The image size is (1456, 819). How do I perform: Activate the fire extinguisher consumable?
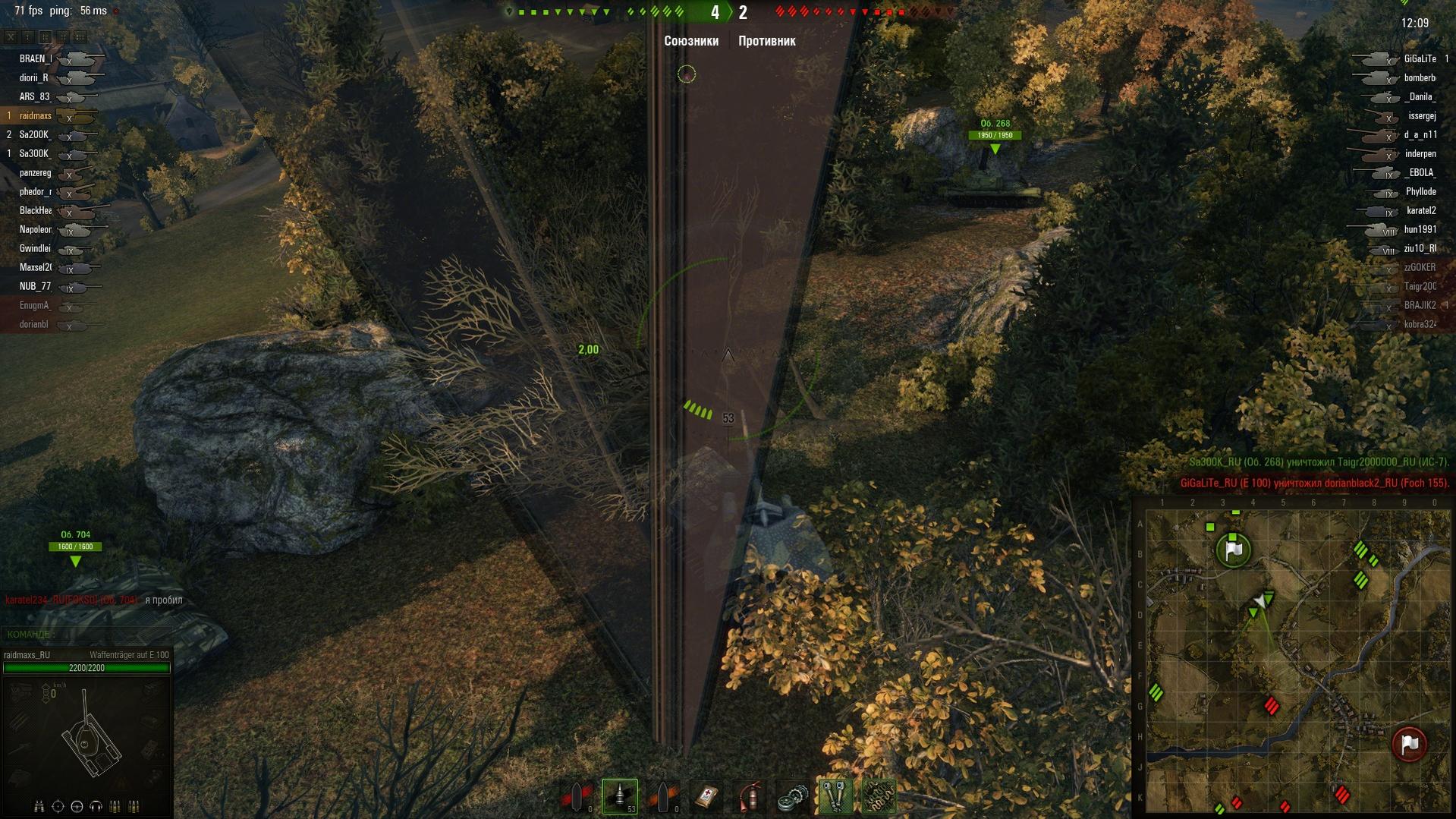coord(750,797)
